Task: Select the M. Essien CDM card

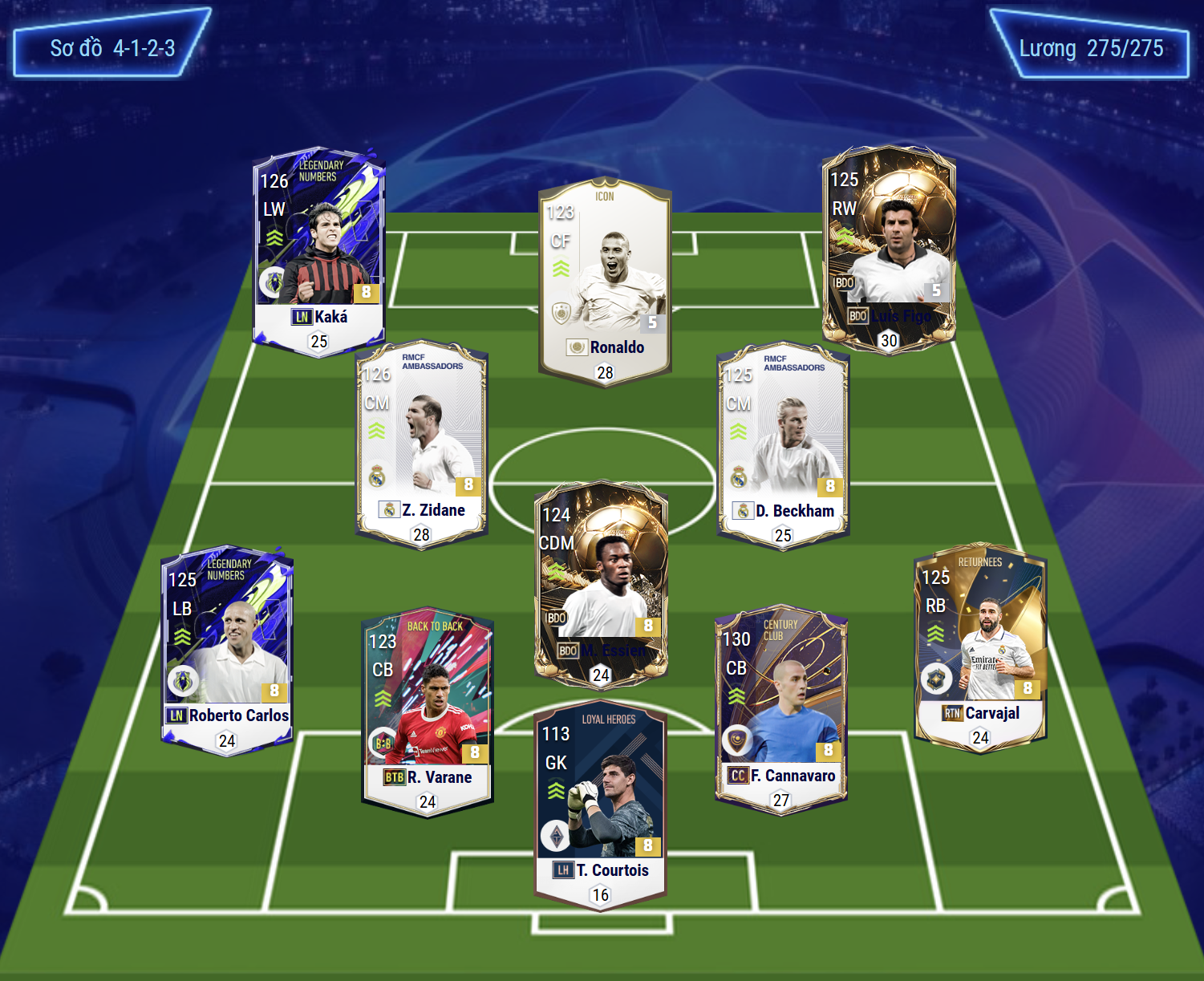Action: click(x=601, y=584)
